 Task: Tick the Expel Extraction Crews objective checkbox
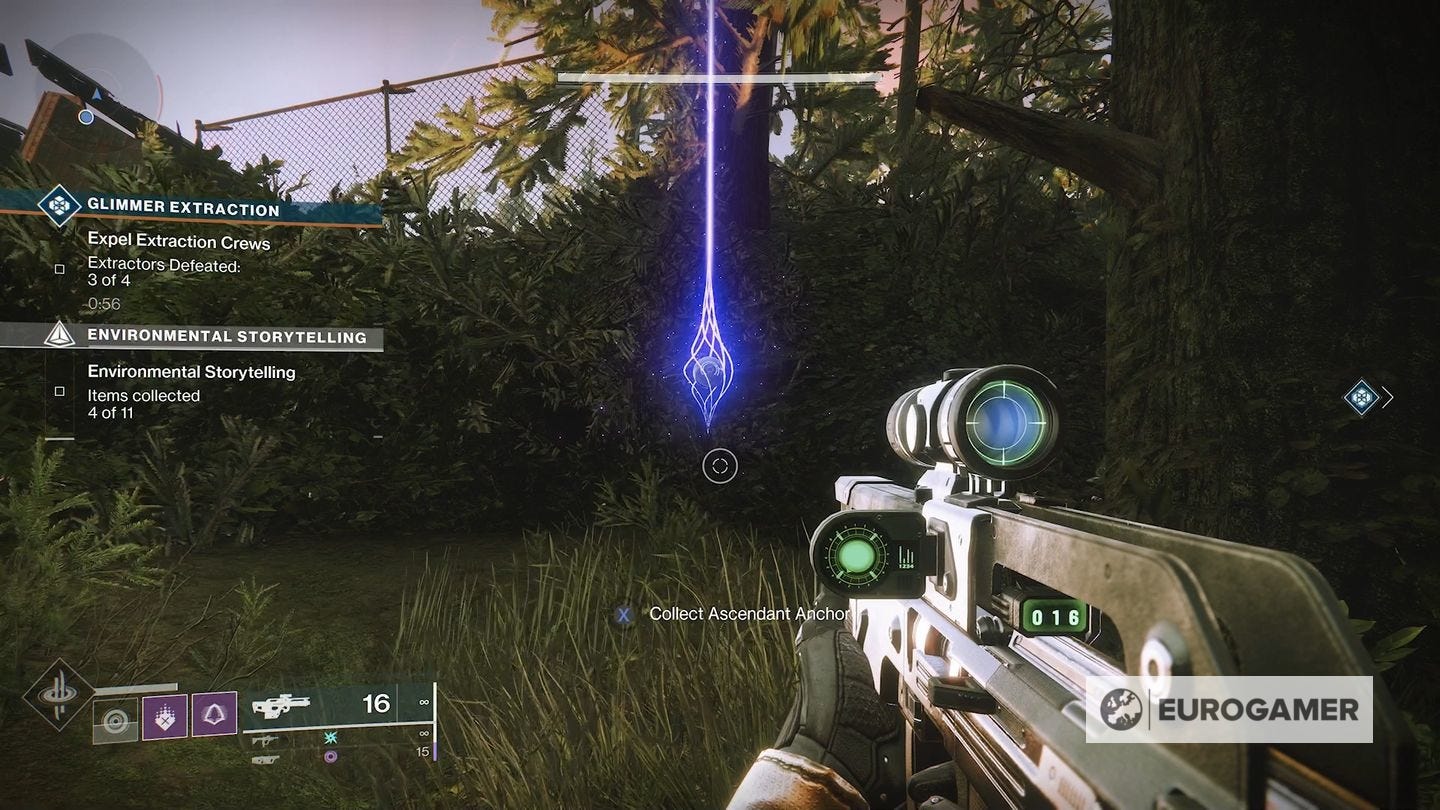click(x=59, y=269)
